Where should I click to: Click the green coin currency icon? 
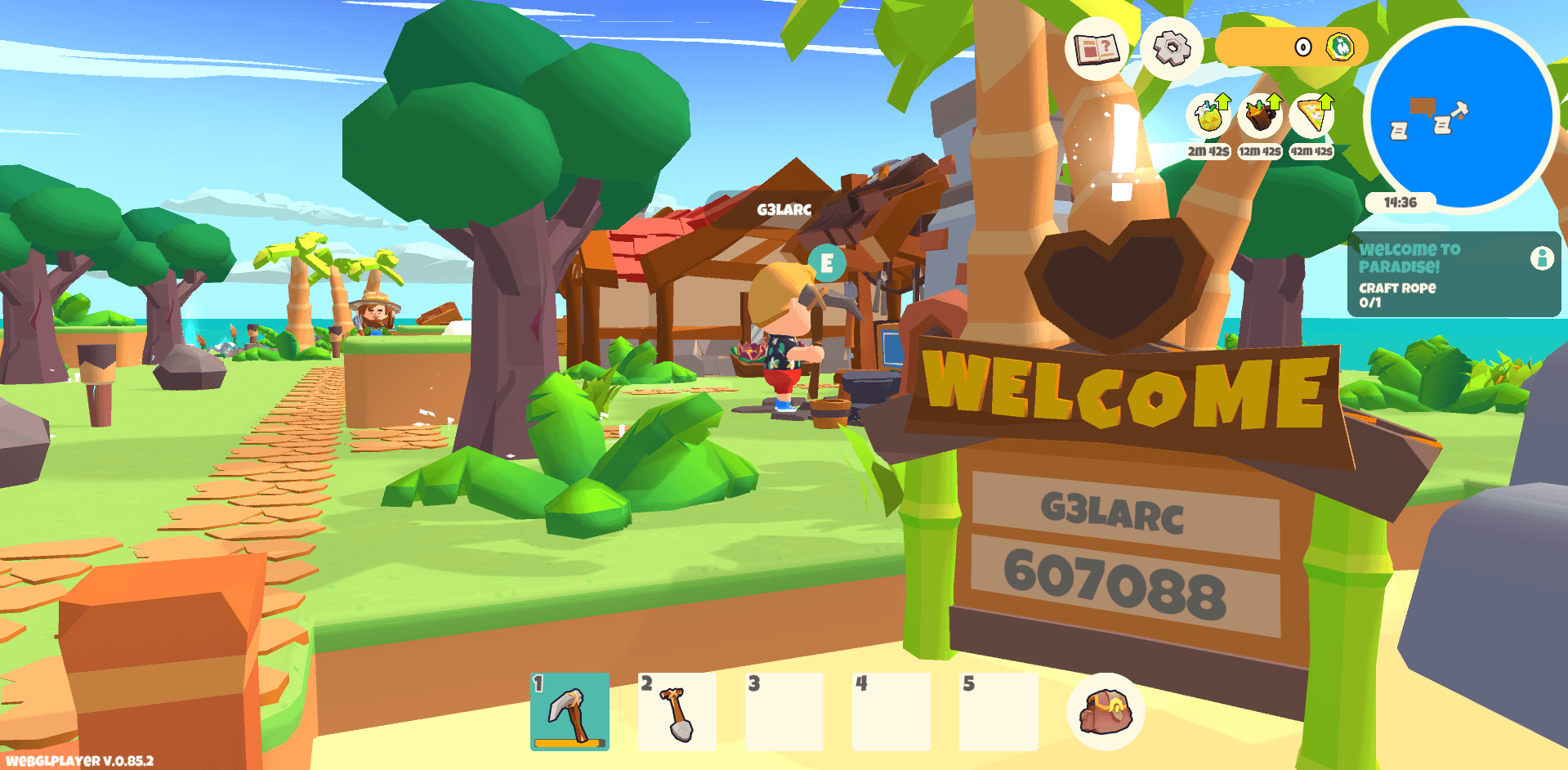tap(1341, 47)
